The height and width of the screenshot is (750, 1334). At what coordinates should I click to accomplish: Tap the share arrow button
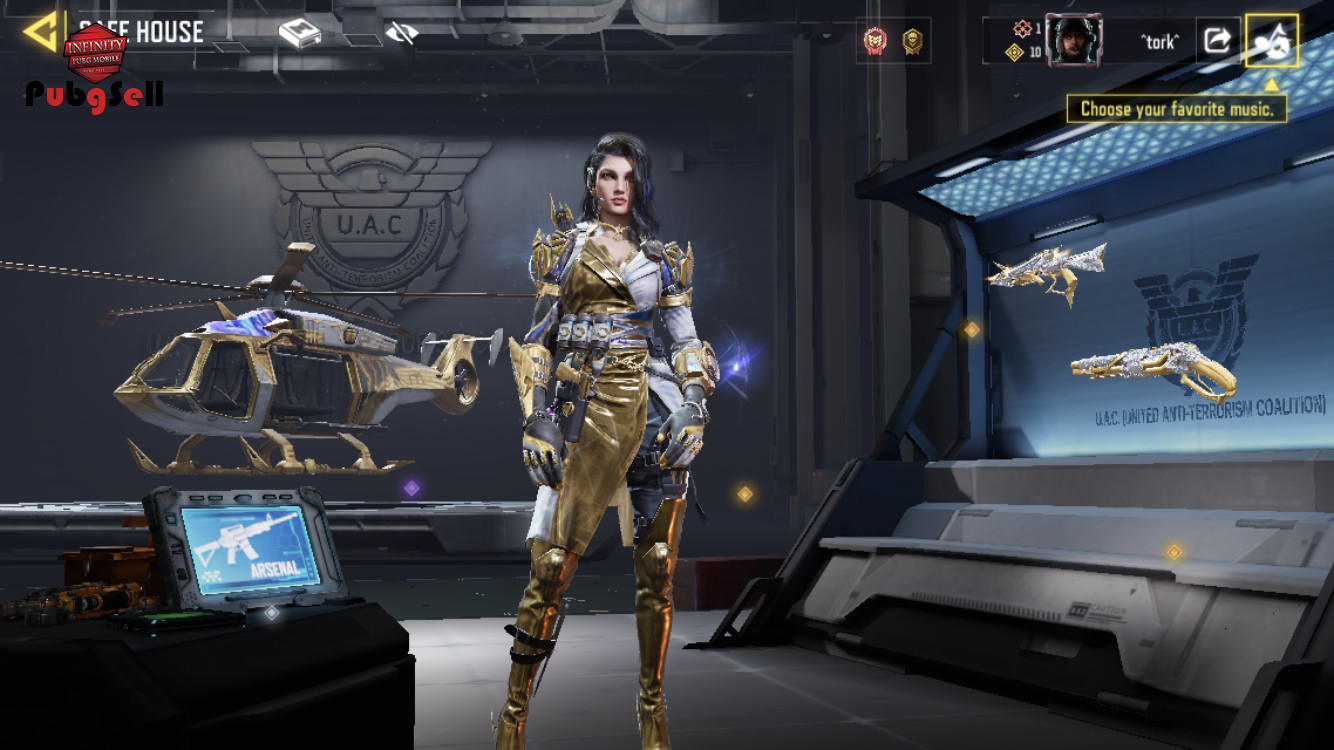[x=1217, y=40]
